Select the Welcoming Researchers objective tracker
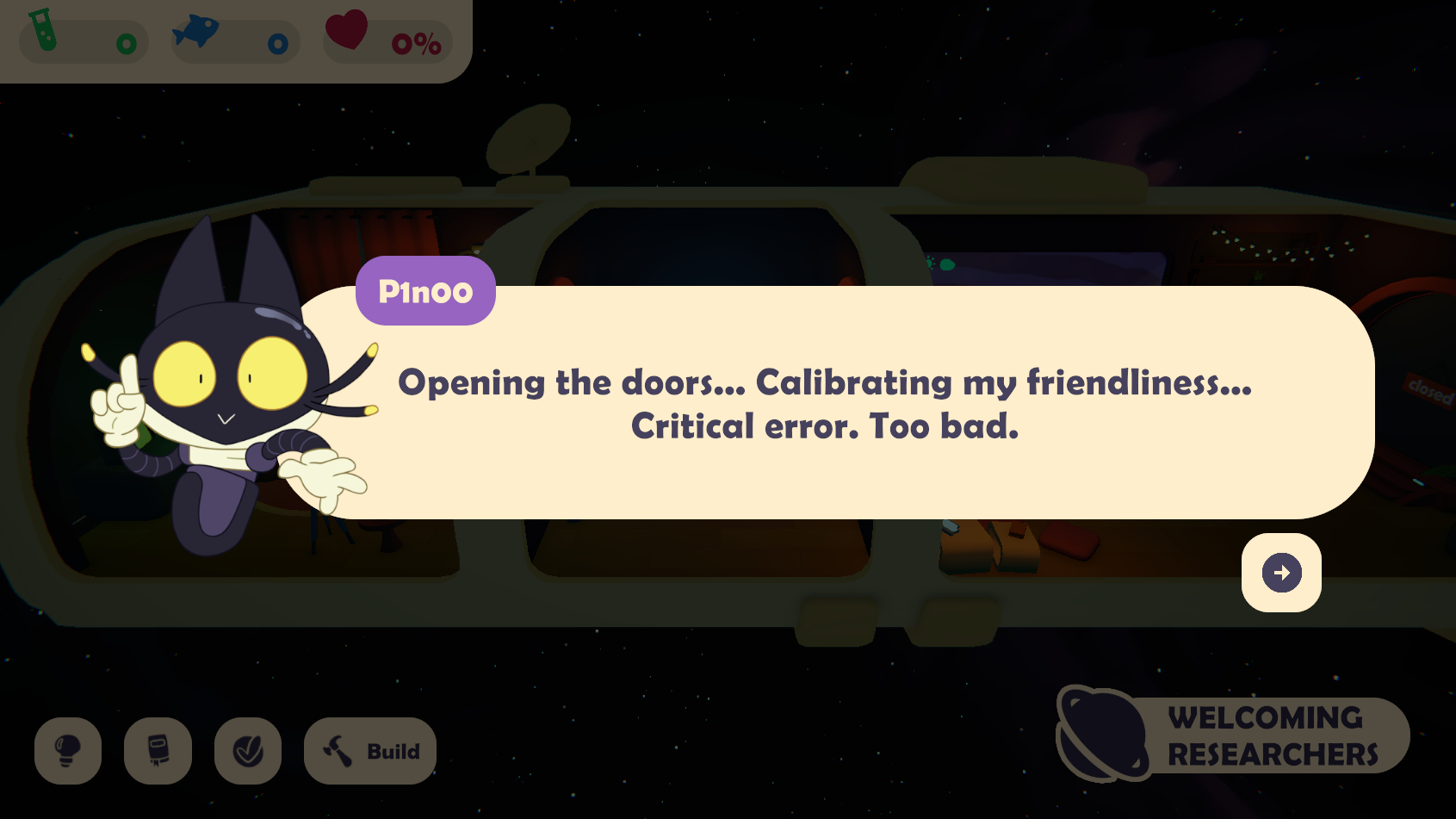Viewport: 1456px width, 819px height. [x=1234, y=735]
